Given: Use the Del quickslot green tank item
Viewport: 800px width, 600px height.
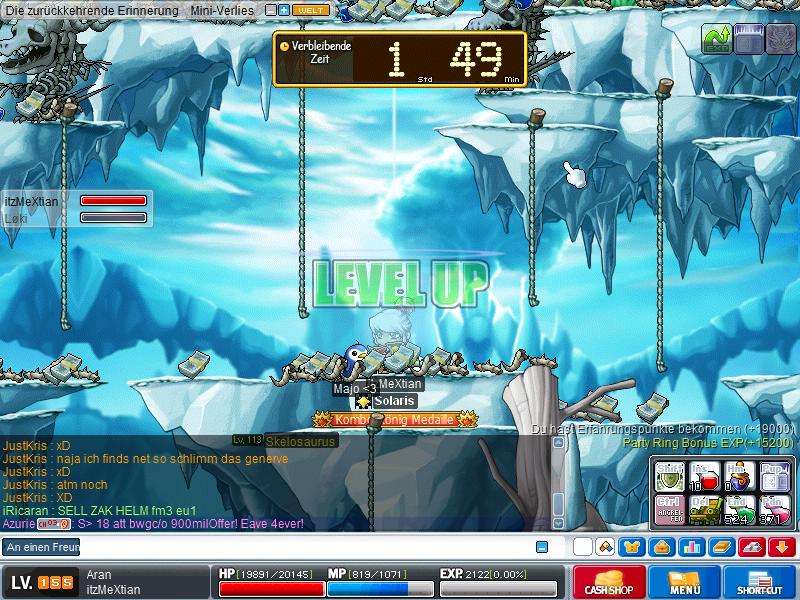Looking at the screenshot, I should tap(703, 509).
